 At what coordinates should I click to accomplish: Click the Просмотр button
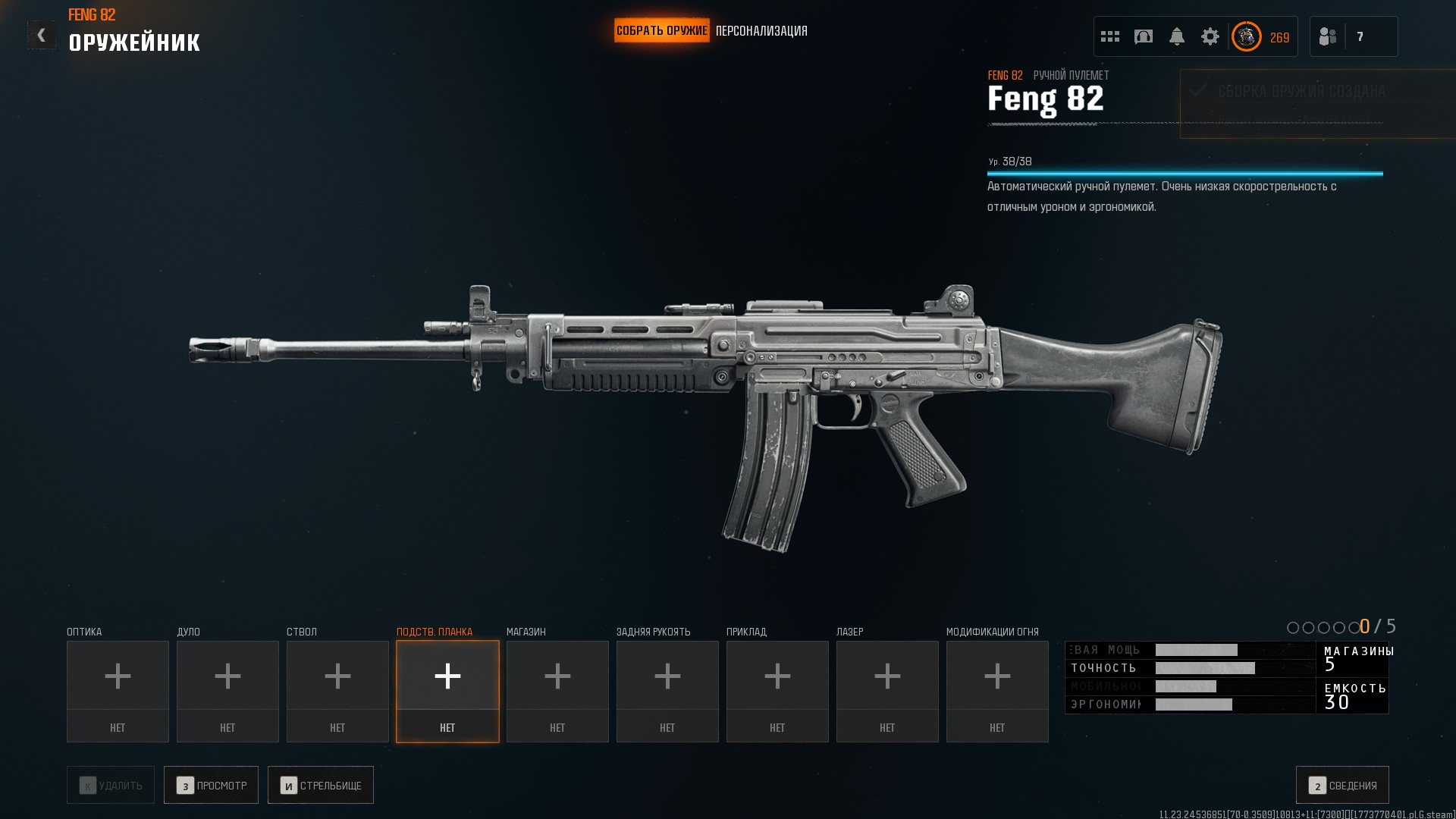[212, 785]
